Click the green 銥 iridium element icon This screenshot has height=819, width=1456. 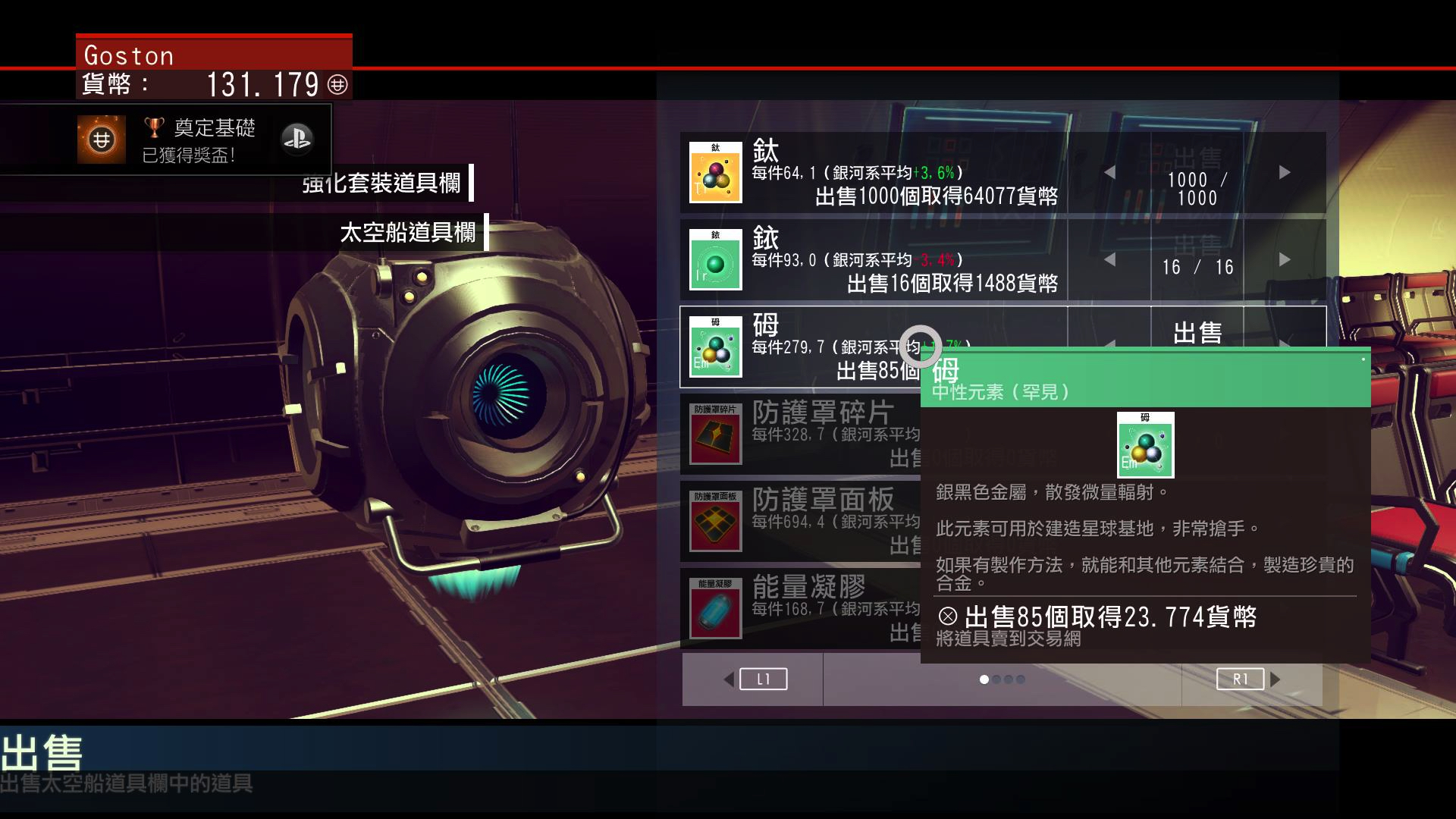tap(715, 260)
